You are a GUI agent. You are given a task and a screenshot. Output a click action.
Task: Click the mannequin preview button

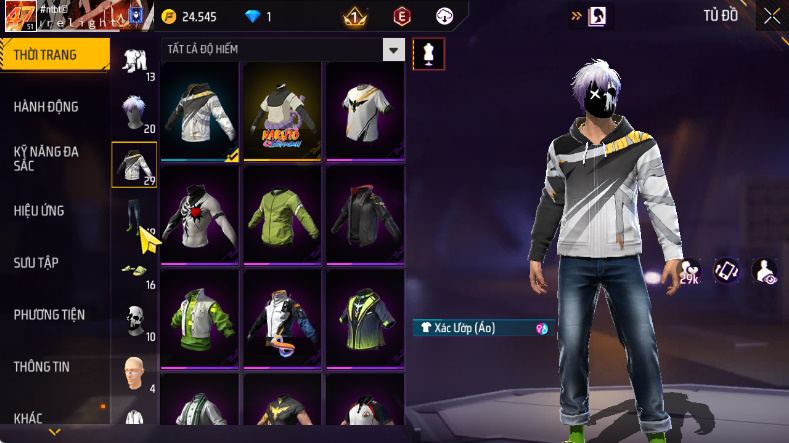click(429, 54)
